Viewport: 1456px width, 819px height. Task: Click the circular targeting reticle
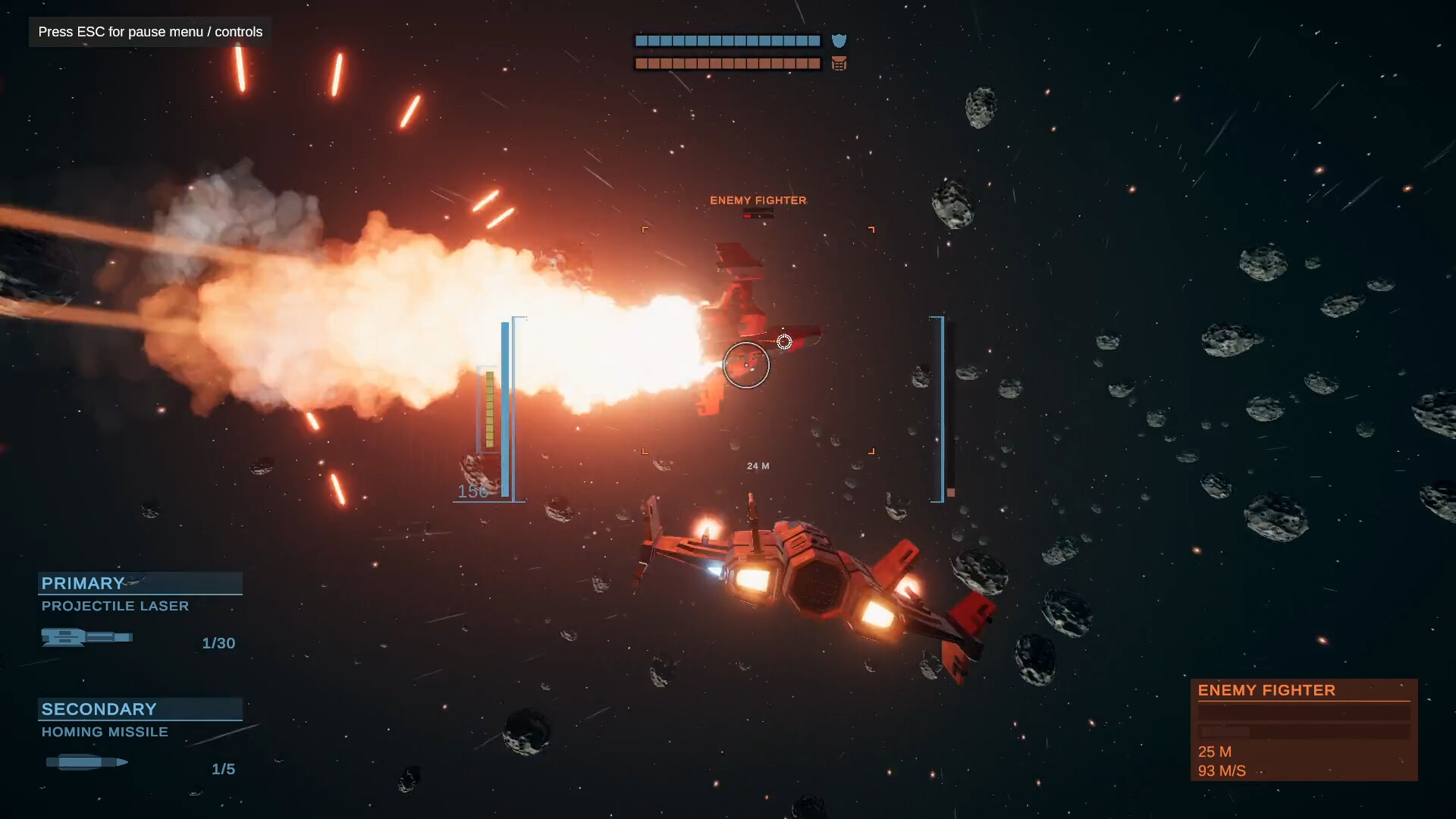(x=747, y=365)
